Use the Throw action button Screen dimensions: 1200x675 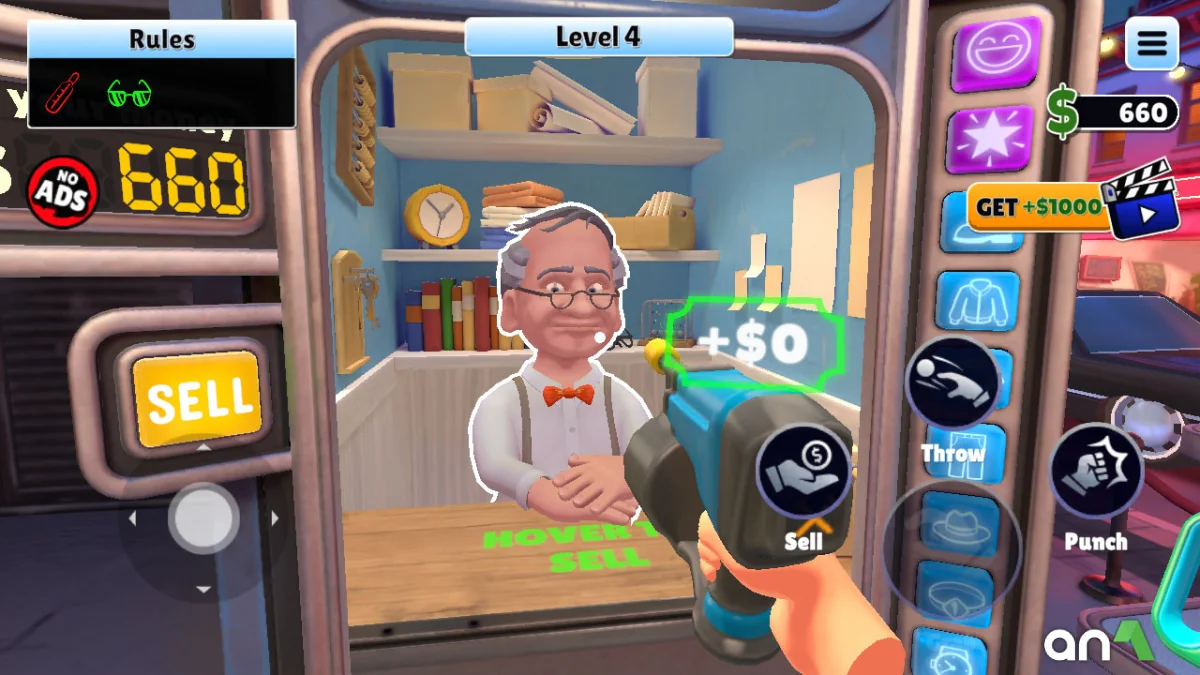coord(952,383)
